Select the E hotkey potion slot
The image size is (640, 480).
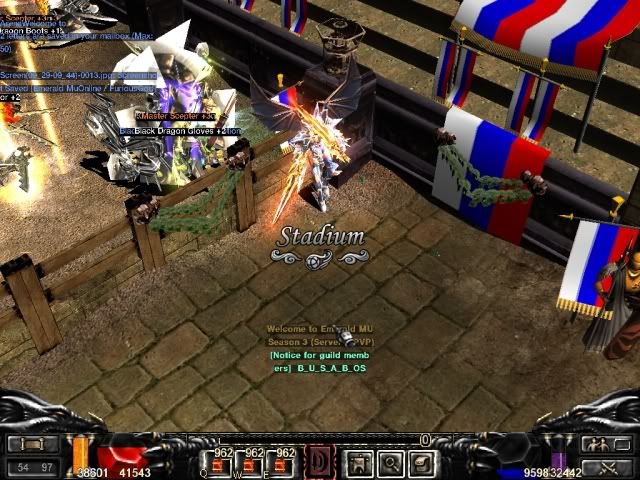click(284, 463)
